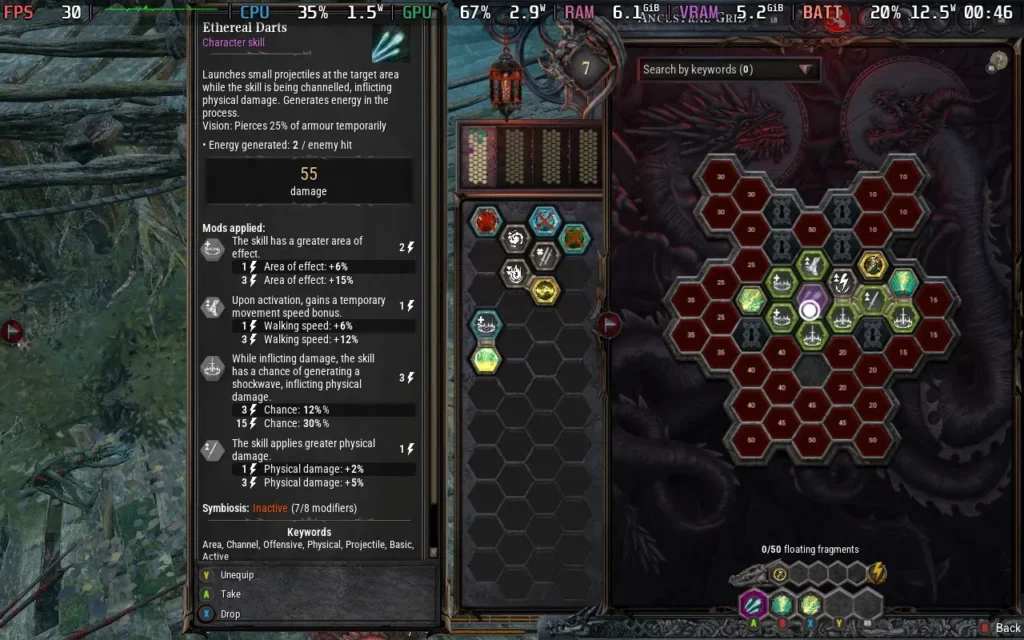Select the purple Ethereal Darts skill hexagon
This screenshot has width=1024, height=640.
pos(810,297)
